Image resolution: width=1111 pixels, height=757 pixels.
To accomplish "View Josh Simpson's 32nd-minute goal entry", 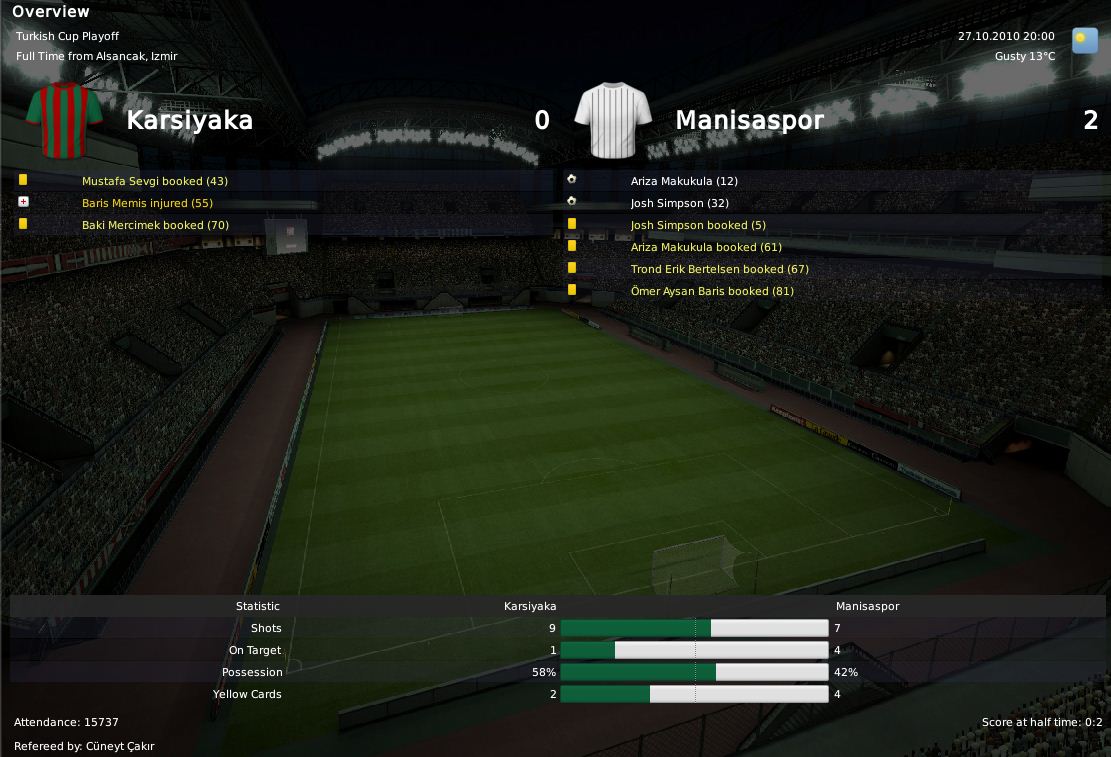I will click(x=680, y=203).
